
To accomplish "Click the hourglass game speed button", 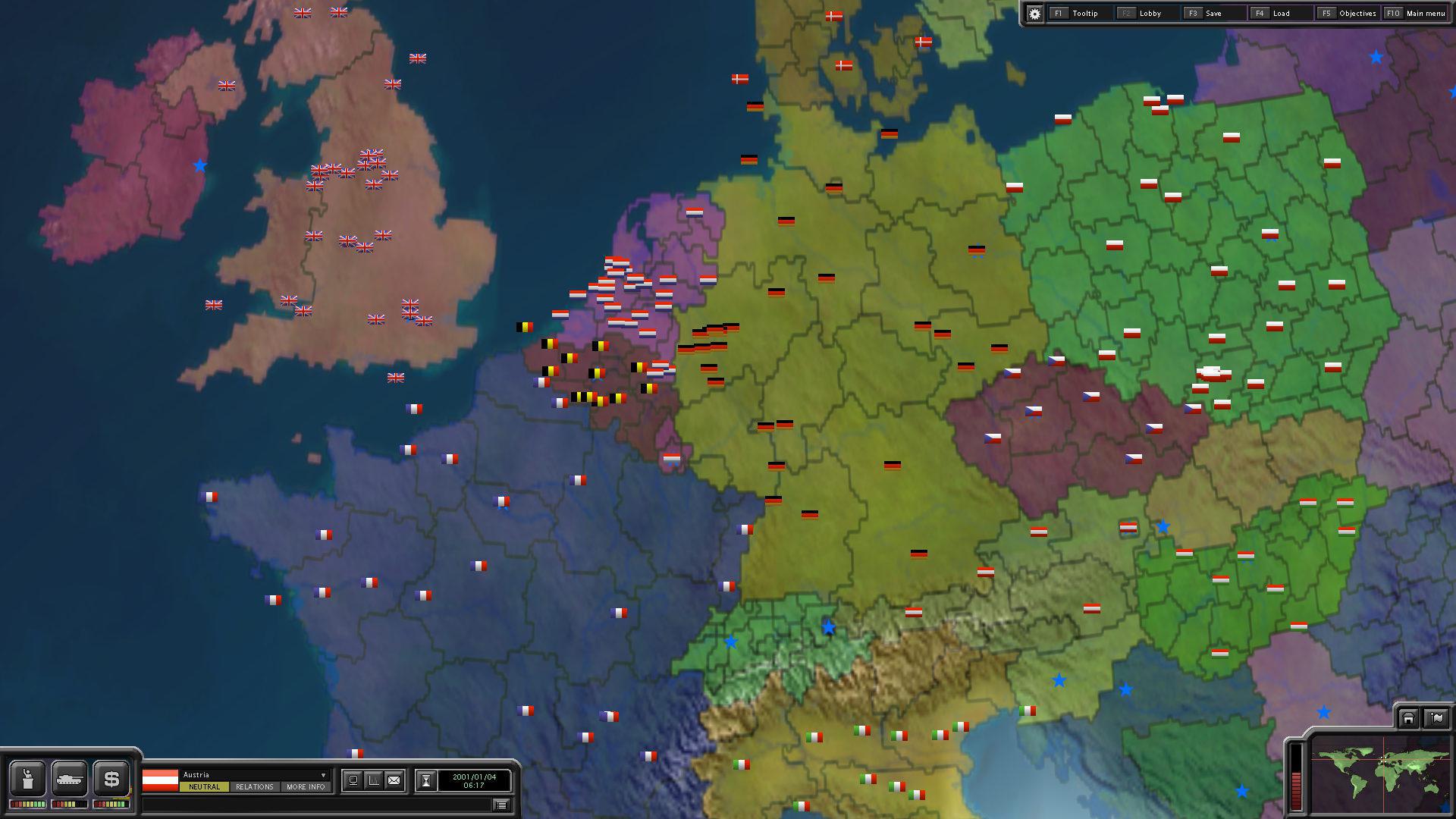I will (426, 780).
